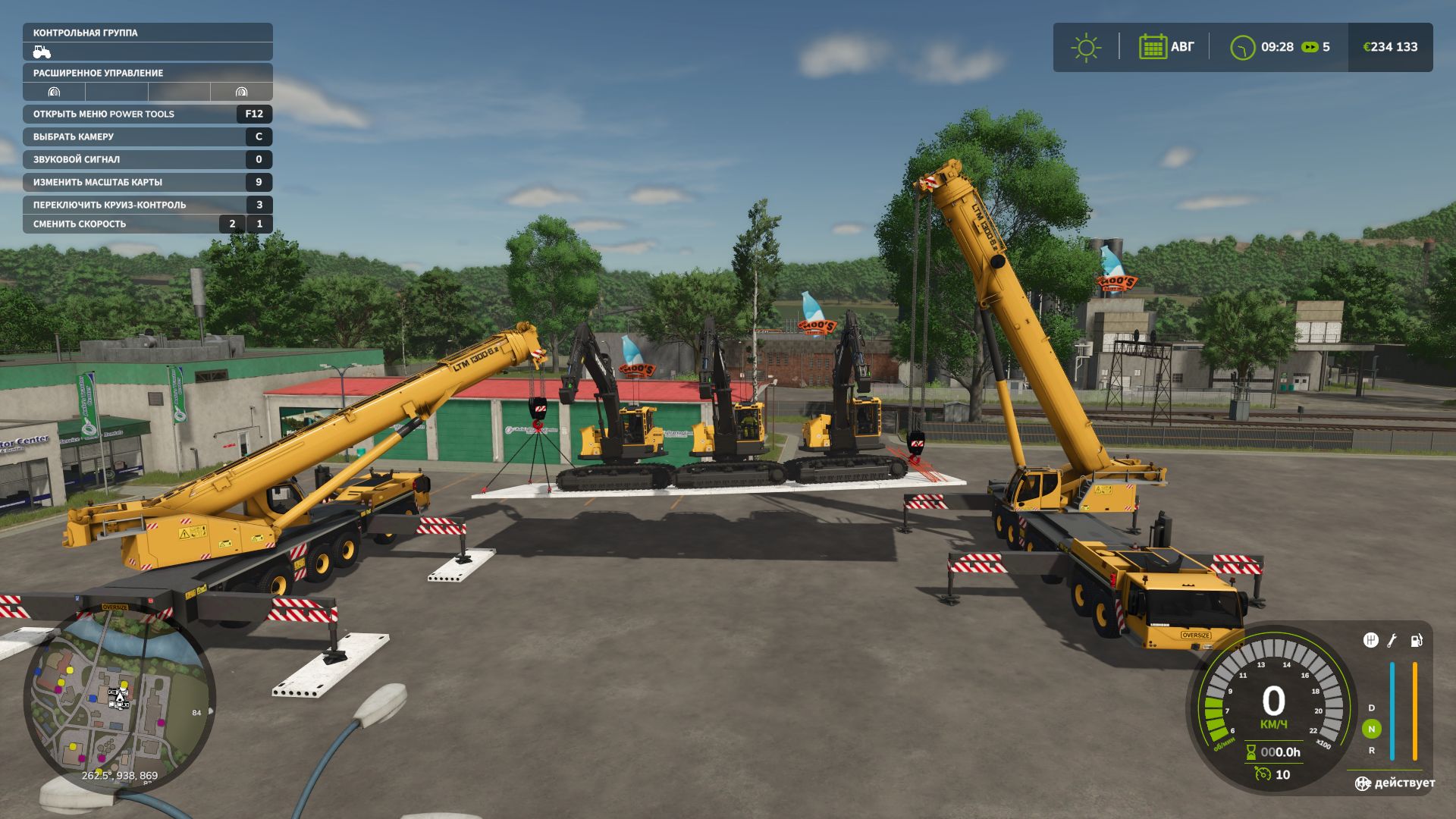Open the calendar month icon
1456x819 pixels.
tap(1153, 47)
